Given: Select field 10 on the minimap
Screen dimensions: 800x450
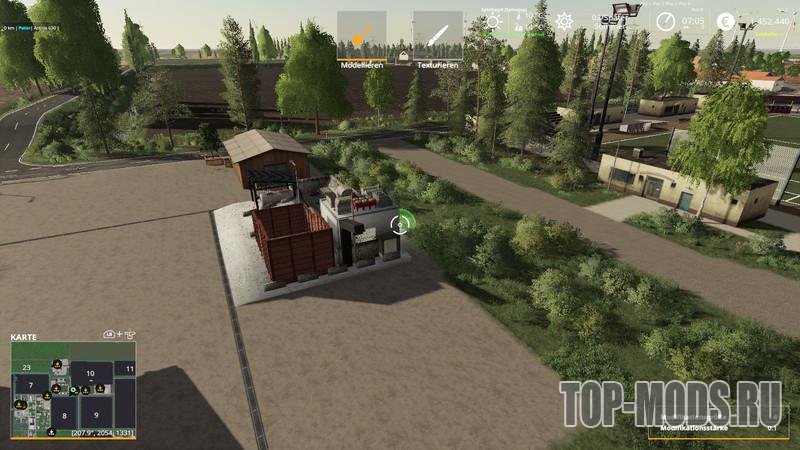Looking at the screenshot, I should tap(91, 374).
